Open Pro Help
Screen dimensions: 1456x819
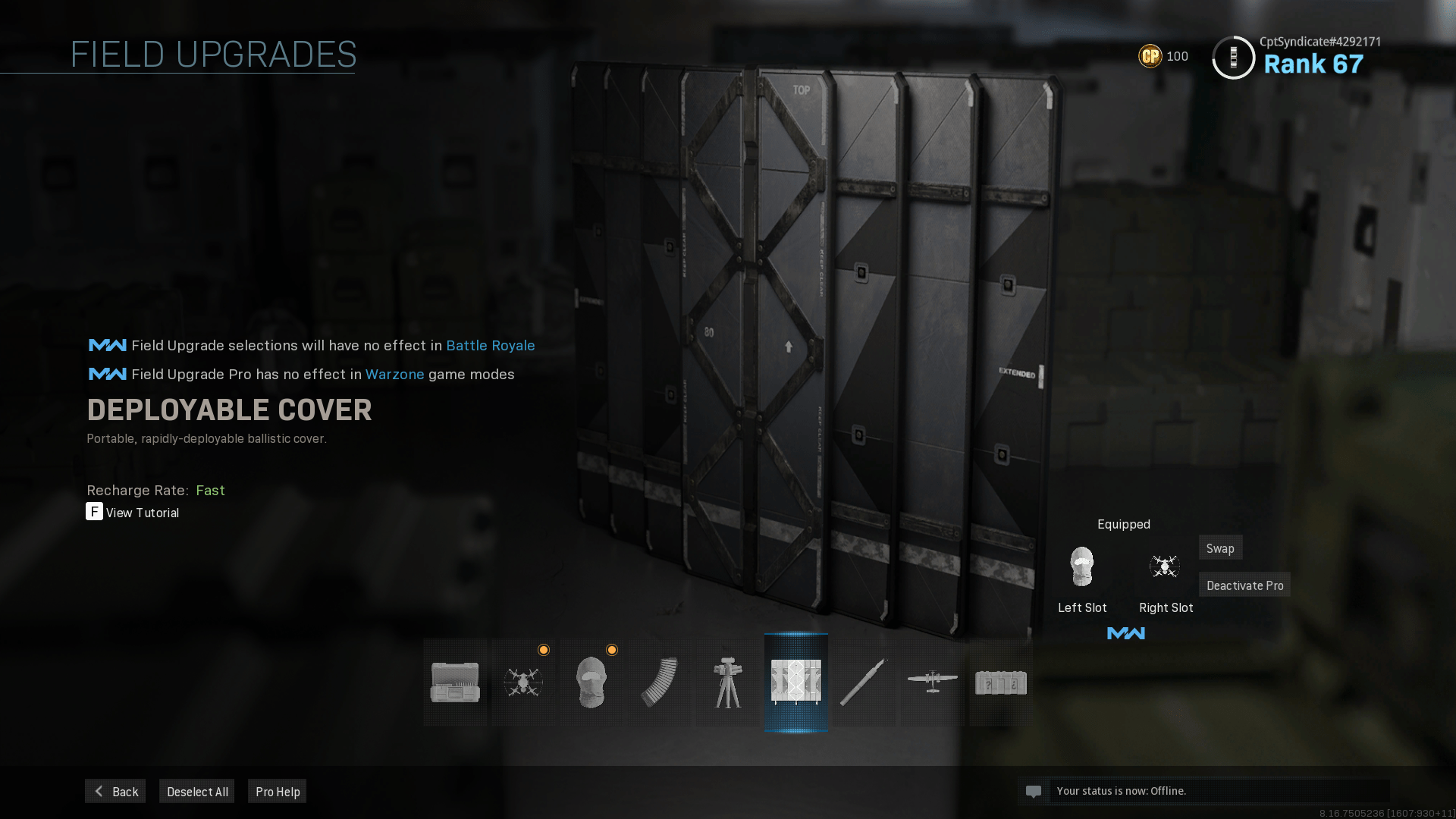(278, 791)
